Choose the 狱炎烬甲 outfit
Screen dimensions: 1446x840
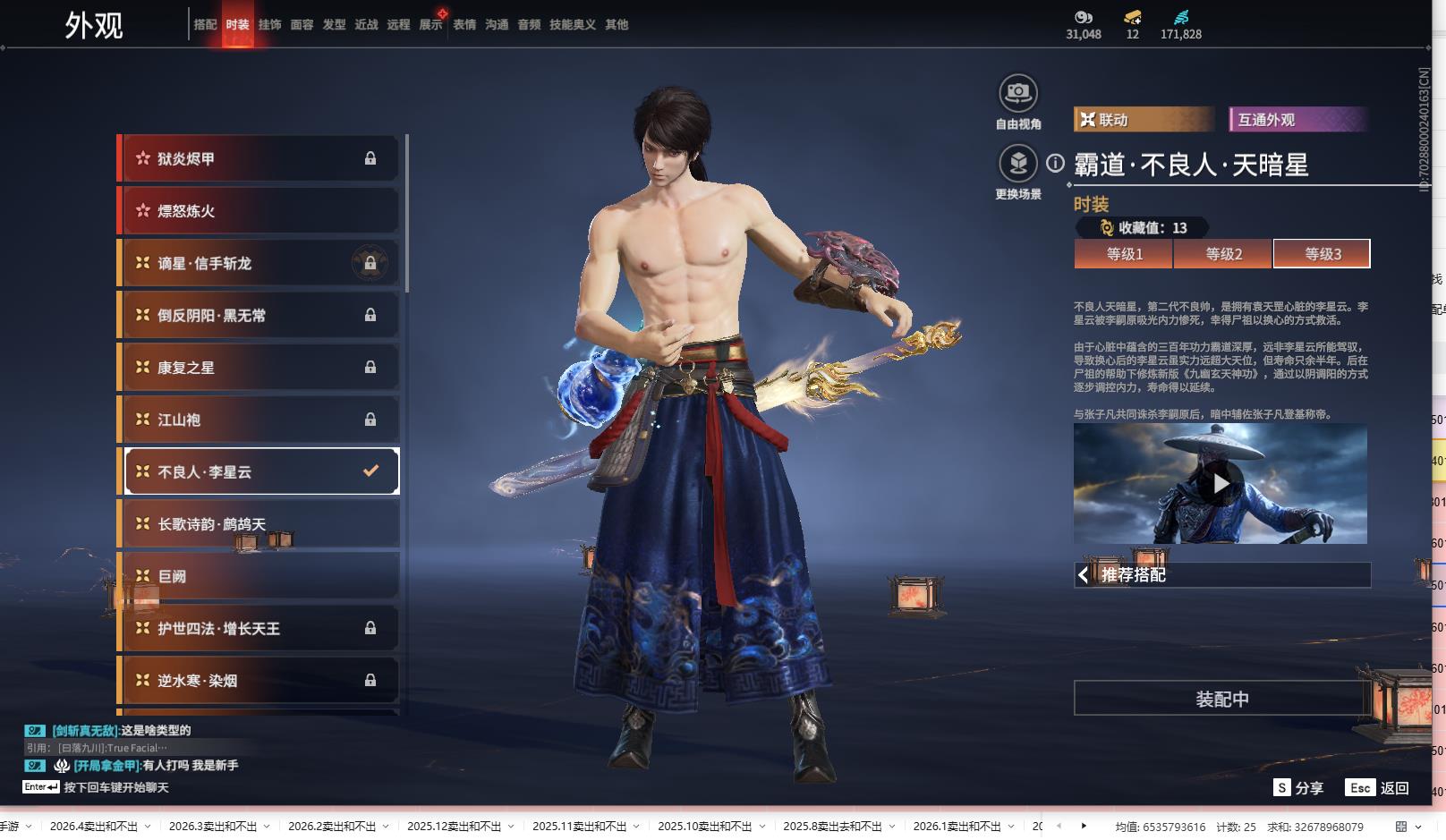point(259,159)
